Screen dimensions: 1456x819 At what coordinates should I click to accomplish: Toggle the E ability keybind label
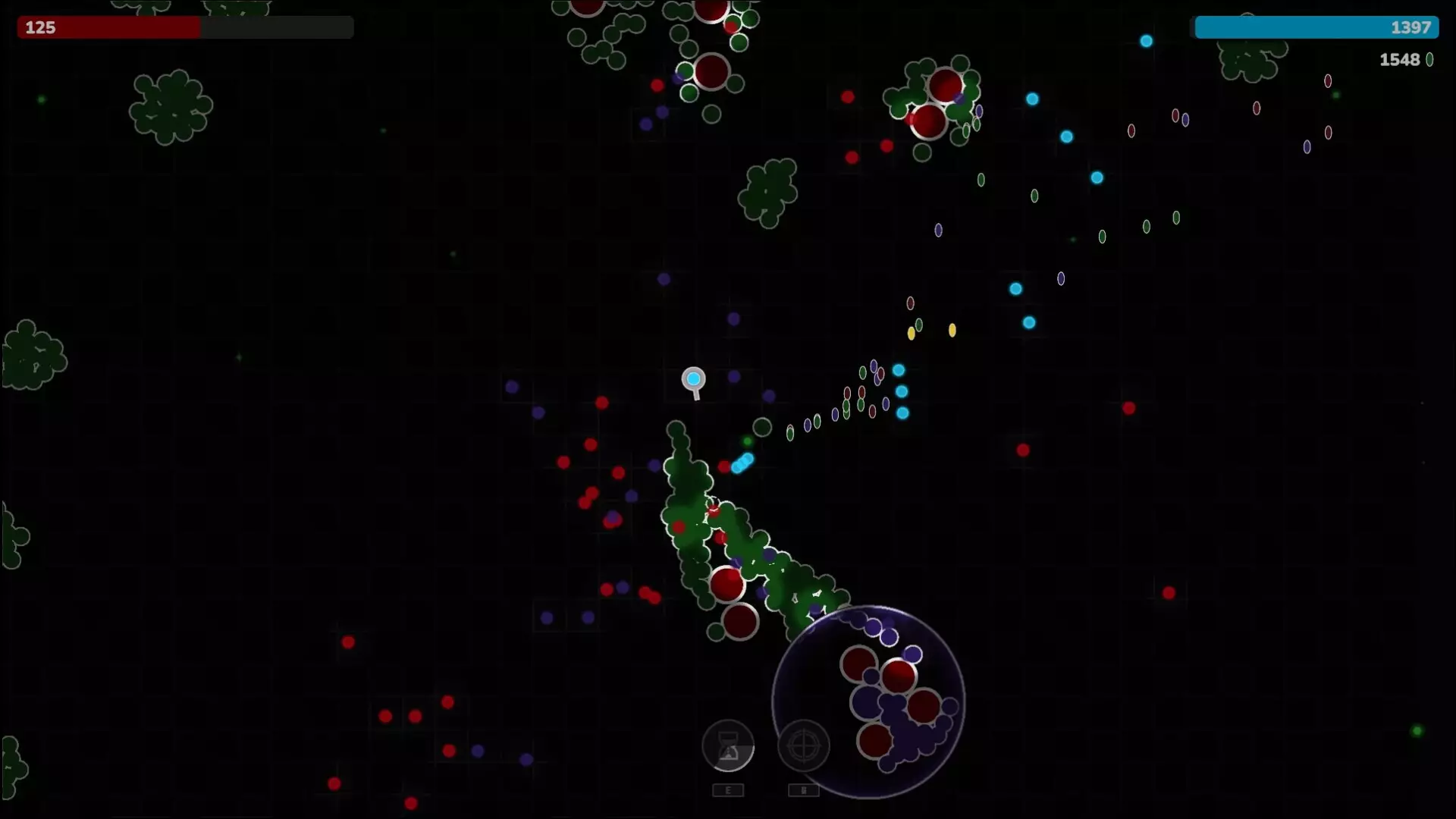728,789
